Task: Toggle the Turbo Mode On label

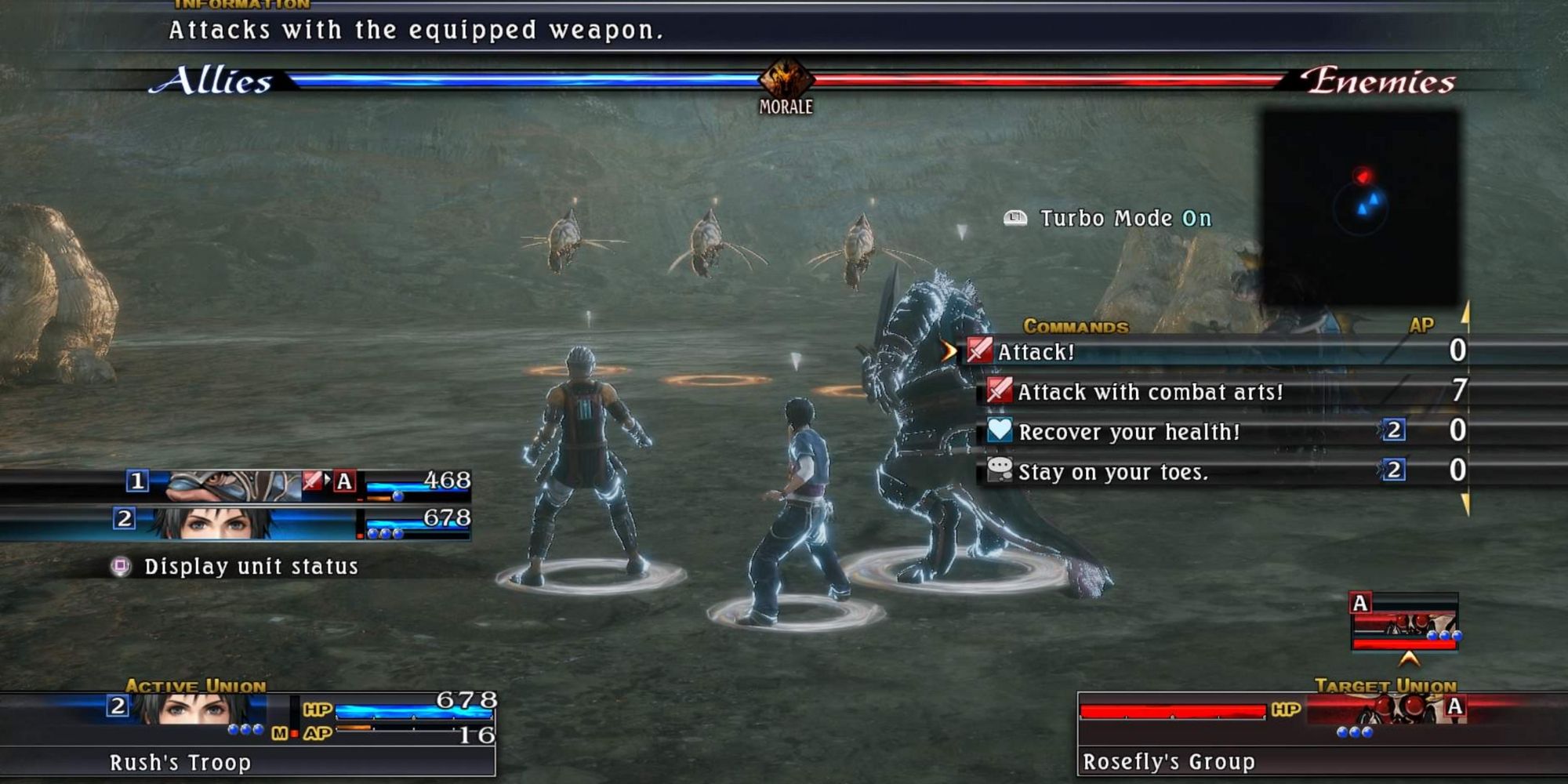Action: pos(1124,219)
